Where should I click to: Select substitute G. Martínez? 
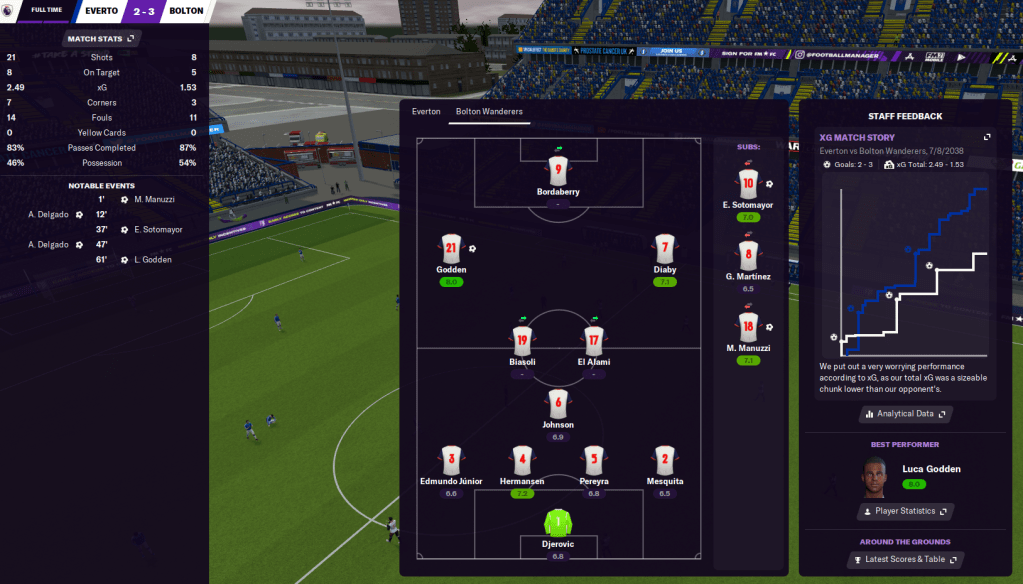(748, 255)
